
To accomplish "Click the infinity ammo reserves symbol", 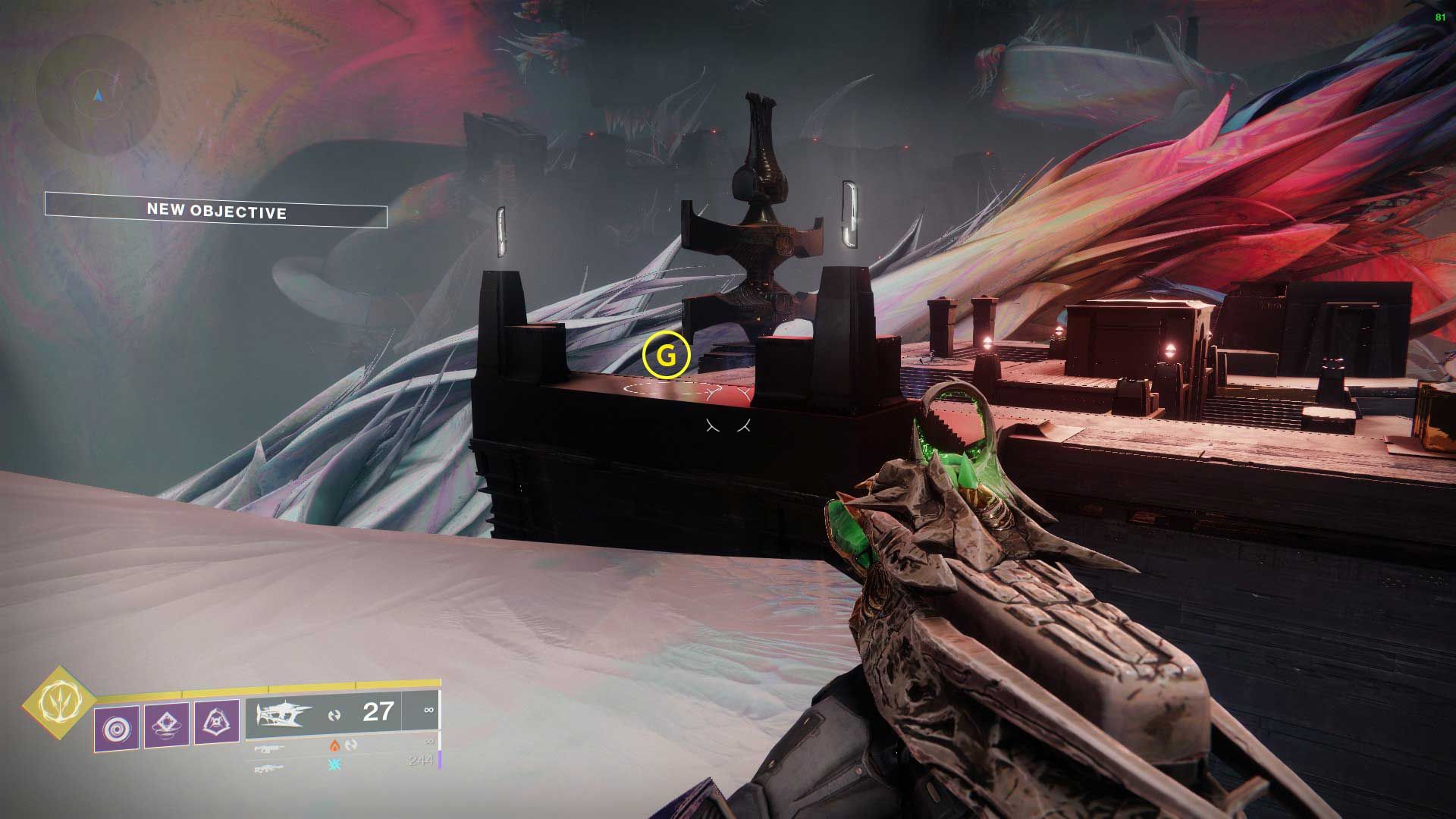I will [428, 711].
